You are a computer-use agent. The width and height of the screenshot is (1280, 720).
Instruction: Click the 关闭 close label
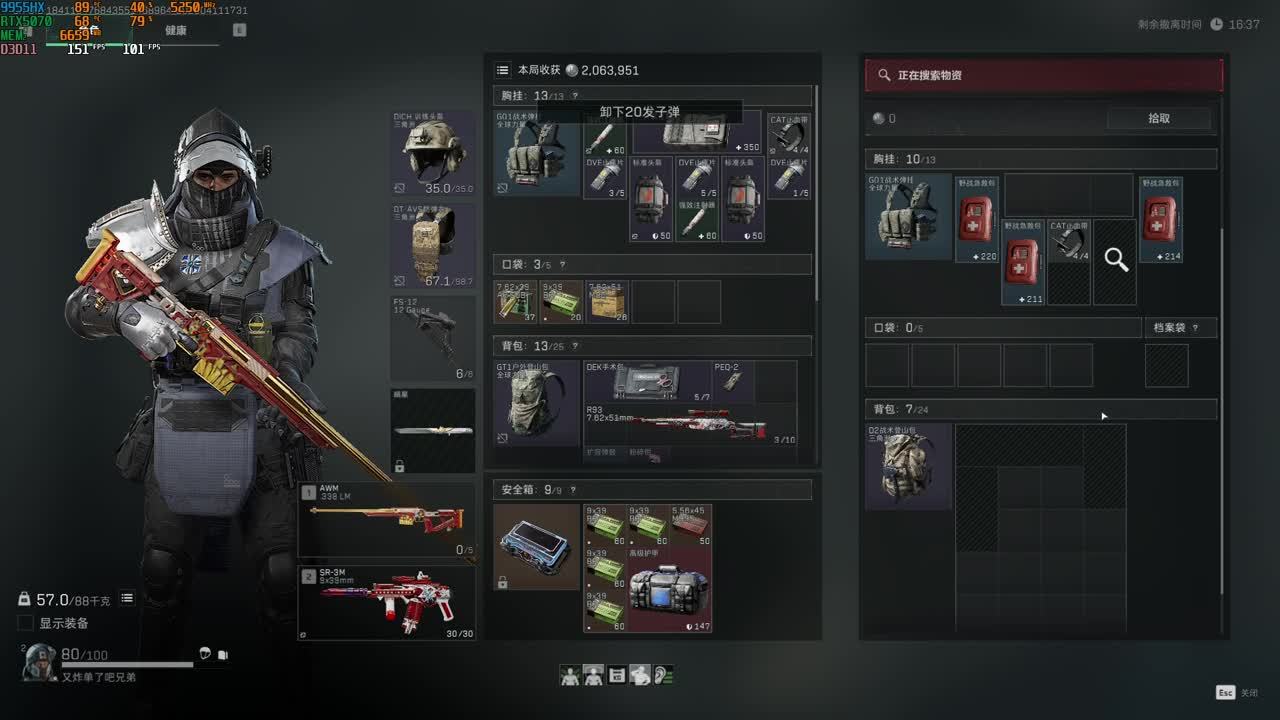[1249, 693]
